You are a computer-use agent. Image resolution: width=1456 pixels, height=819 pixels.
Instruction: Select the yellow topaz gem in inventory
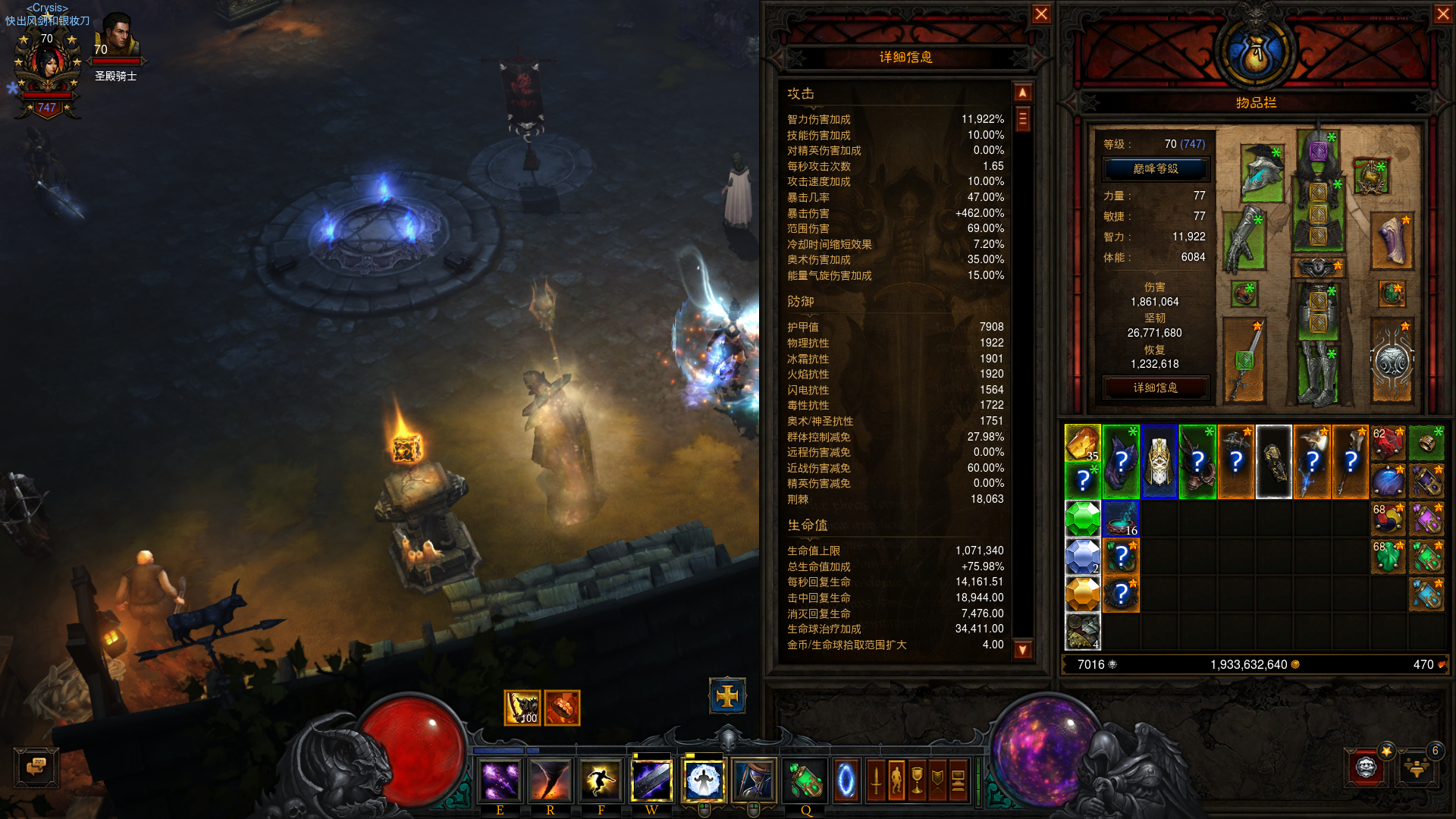(x=1082, y=594)
